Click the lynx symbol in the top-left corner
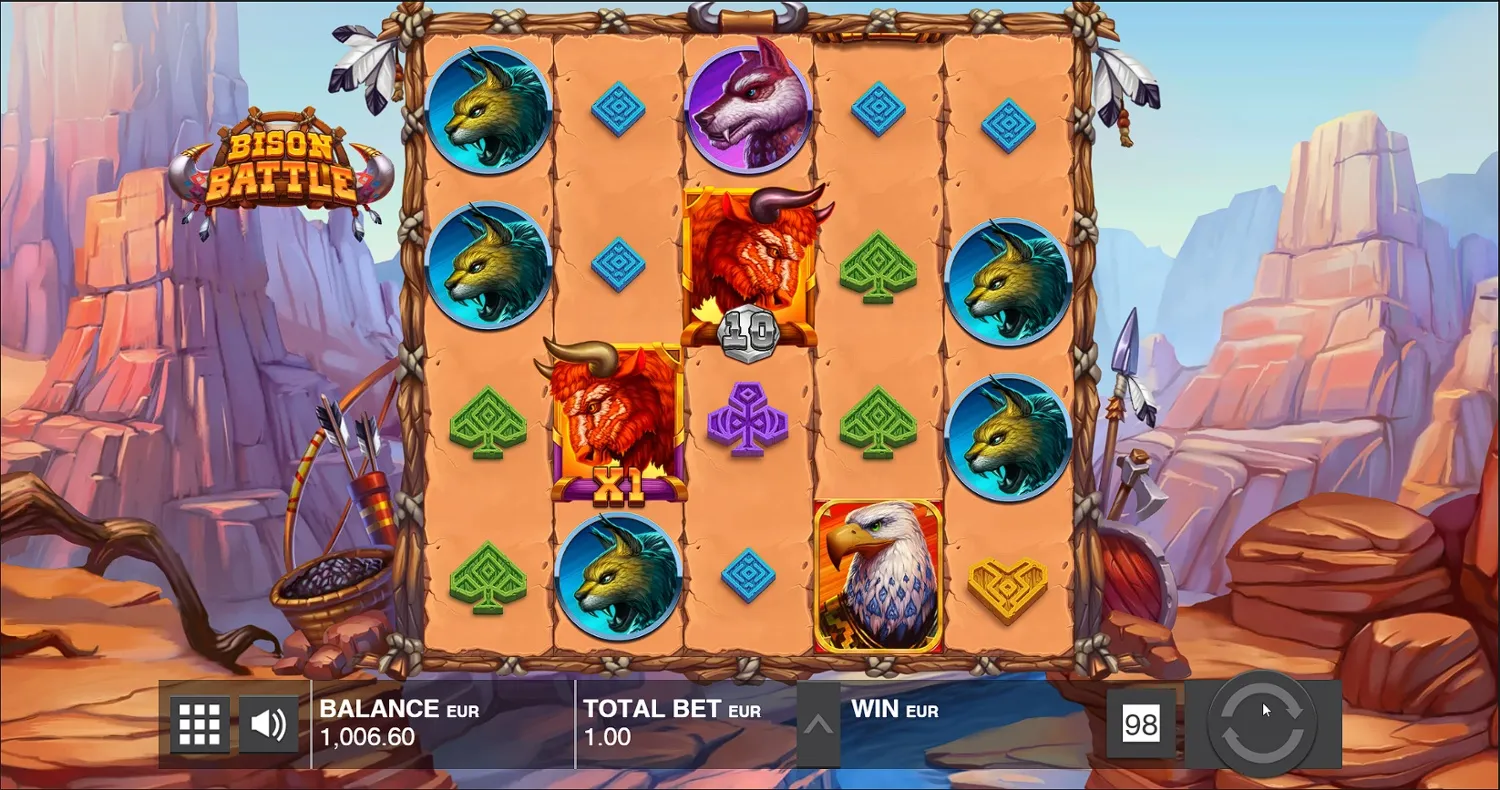This screenshot has height=790, width=1500. click(x=489, y=113)
